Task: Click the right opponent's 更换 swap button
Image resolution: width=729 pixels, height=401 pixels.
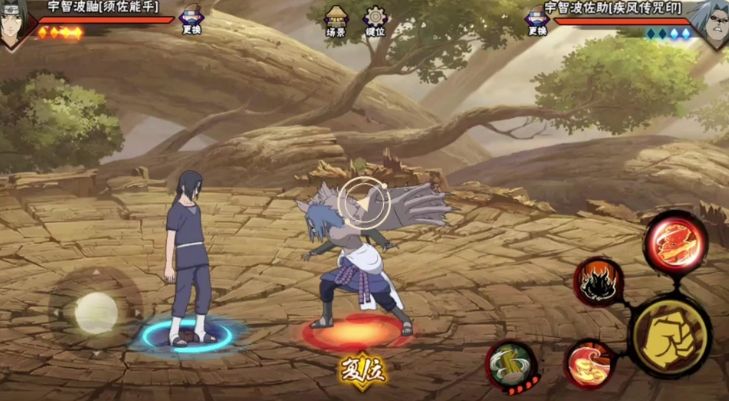Action: (x=537, y=19)
